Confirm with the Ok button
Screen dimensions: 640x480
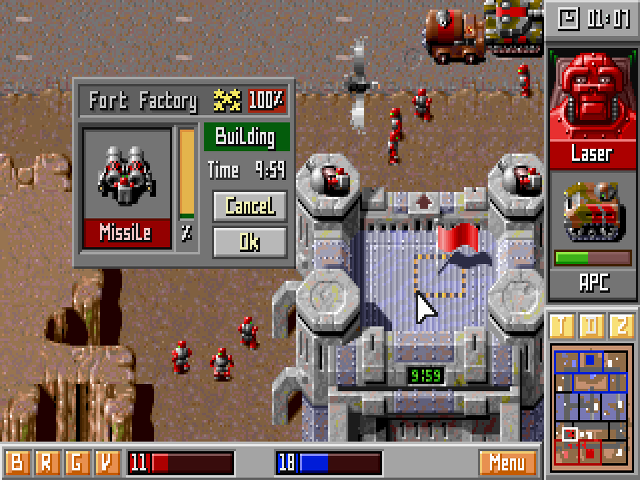click(x=249, y=241)
